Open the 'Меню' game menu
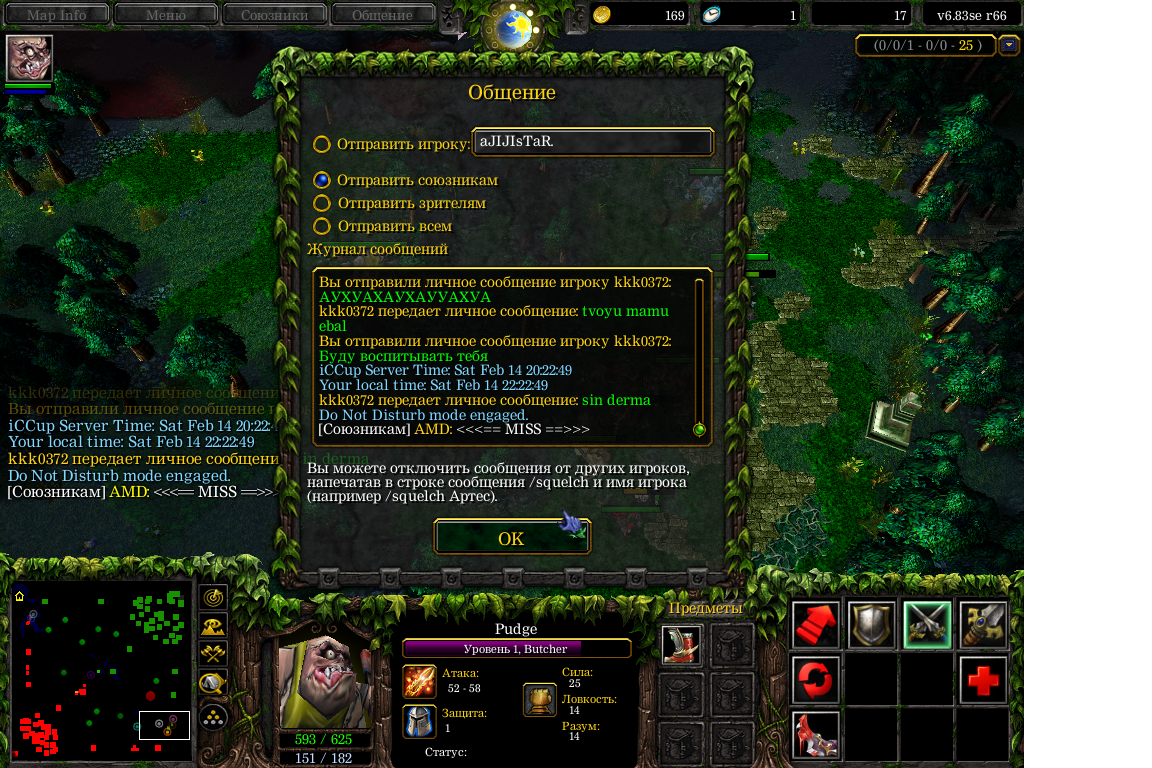 pos(166,15)
